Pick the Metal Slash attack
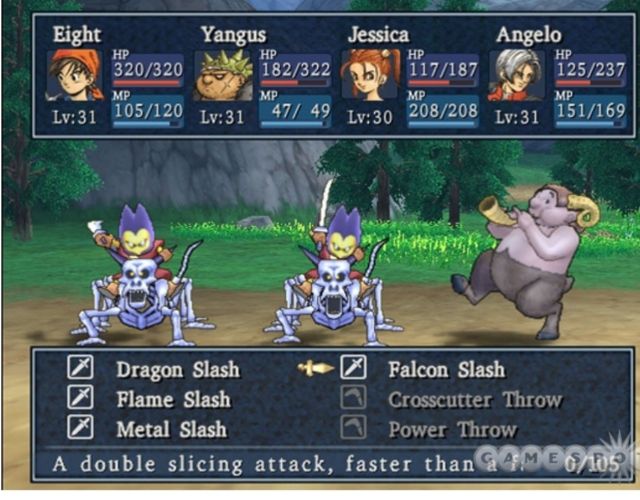 (x=173, y=428)
